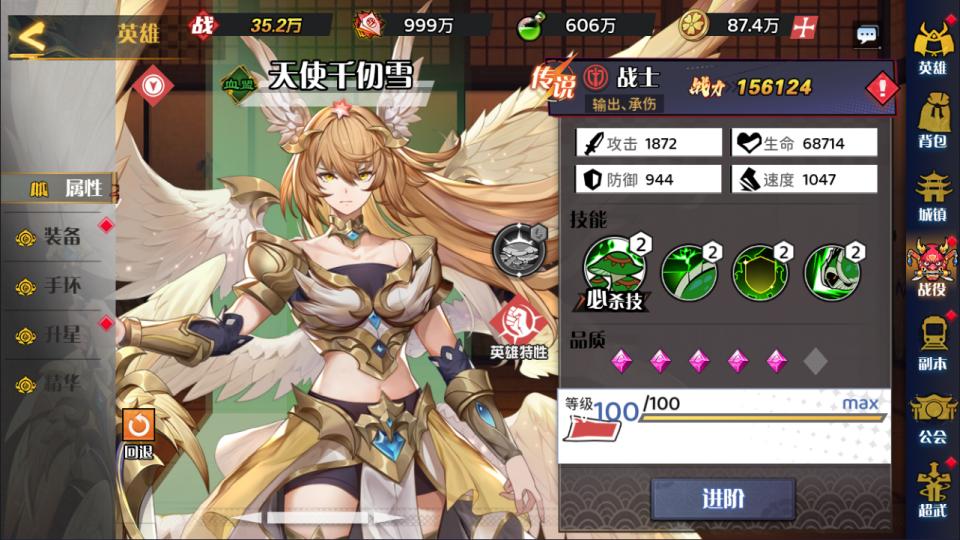Tap the 进阶 advance button

722,499
